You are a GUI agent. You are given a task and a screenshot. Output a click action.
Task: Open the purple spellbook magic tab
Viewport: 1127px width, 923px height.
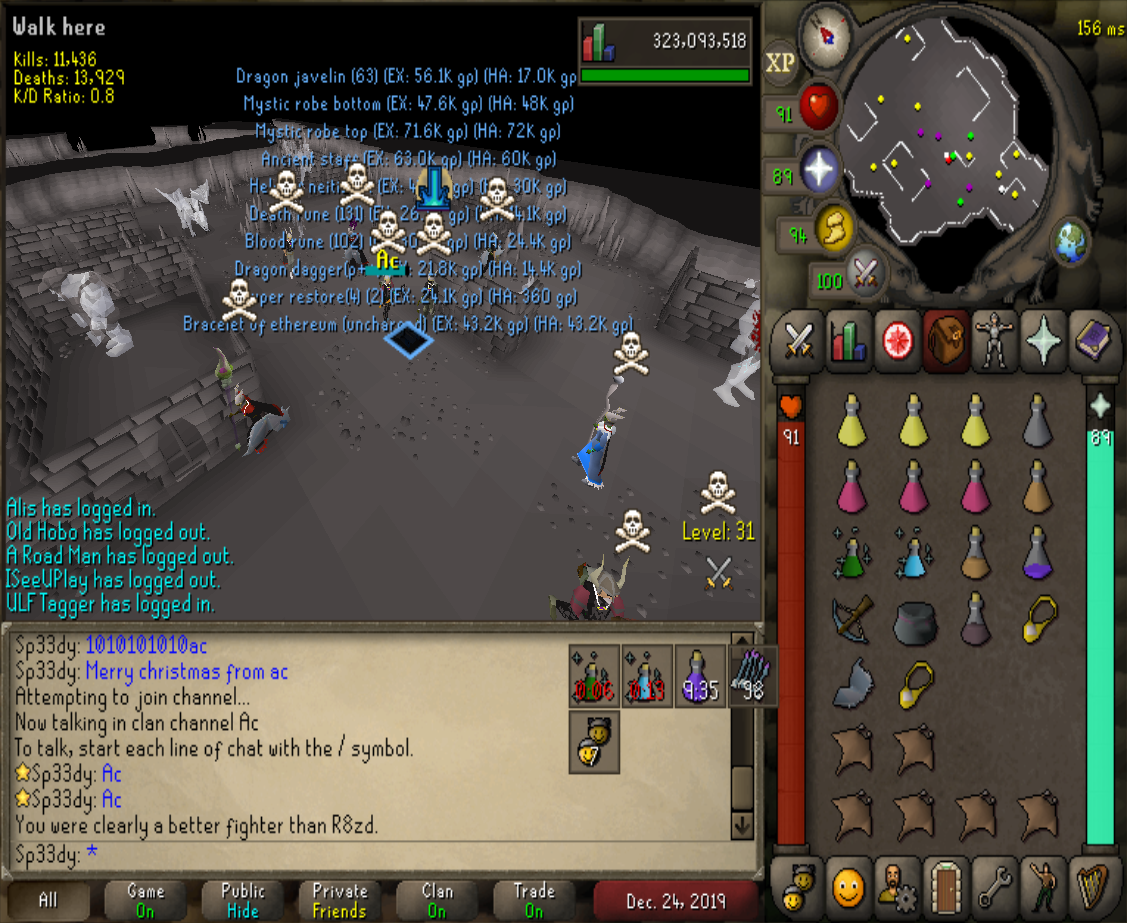[1094, 340]
